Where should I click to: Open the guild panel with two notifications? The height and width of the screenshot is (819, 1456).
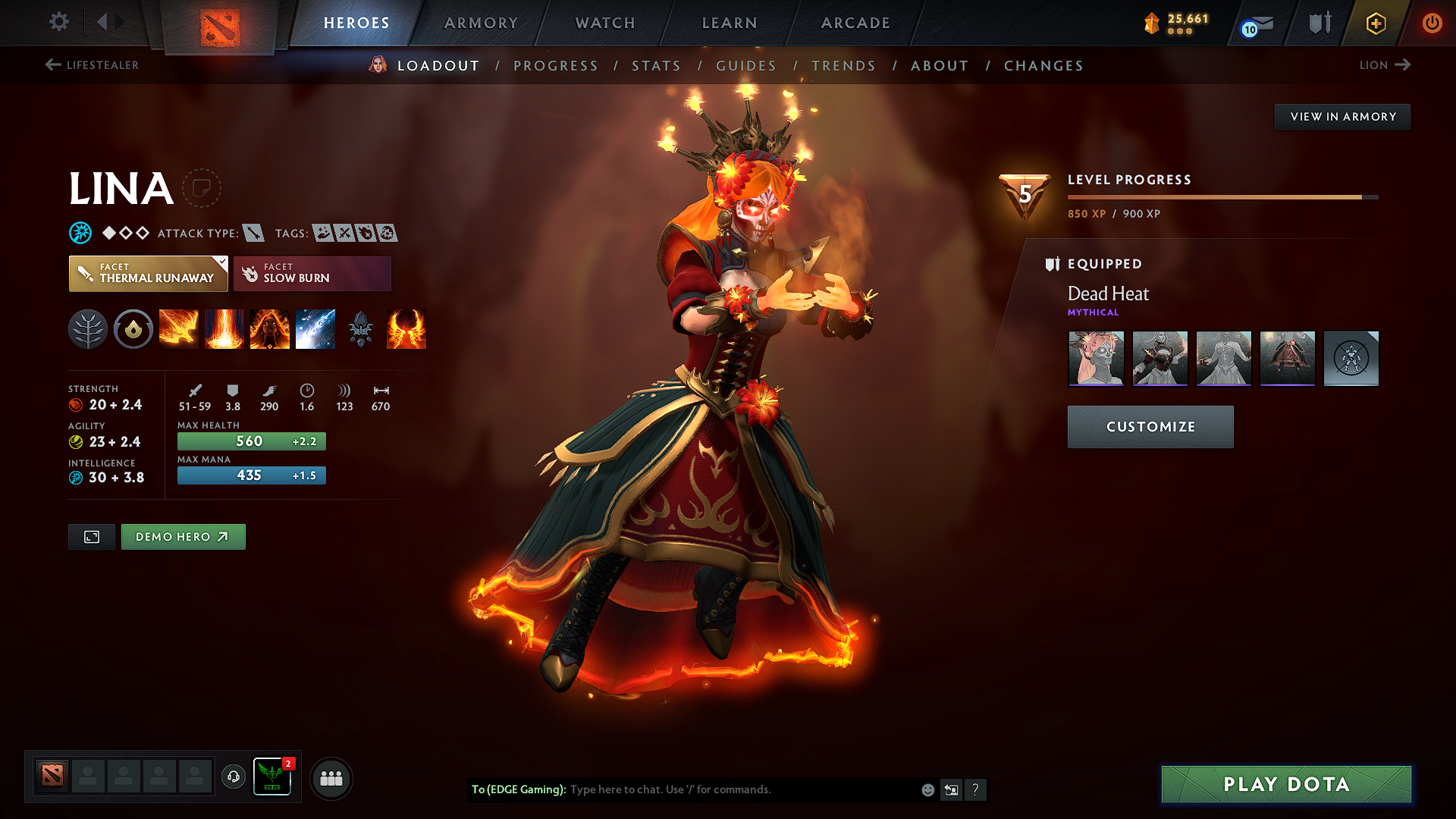(271, 777)
